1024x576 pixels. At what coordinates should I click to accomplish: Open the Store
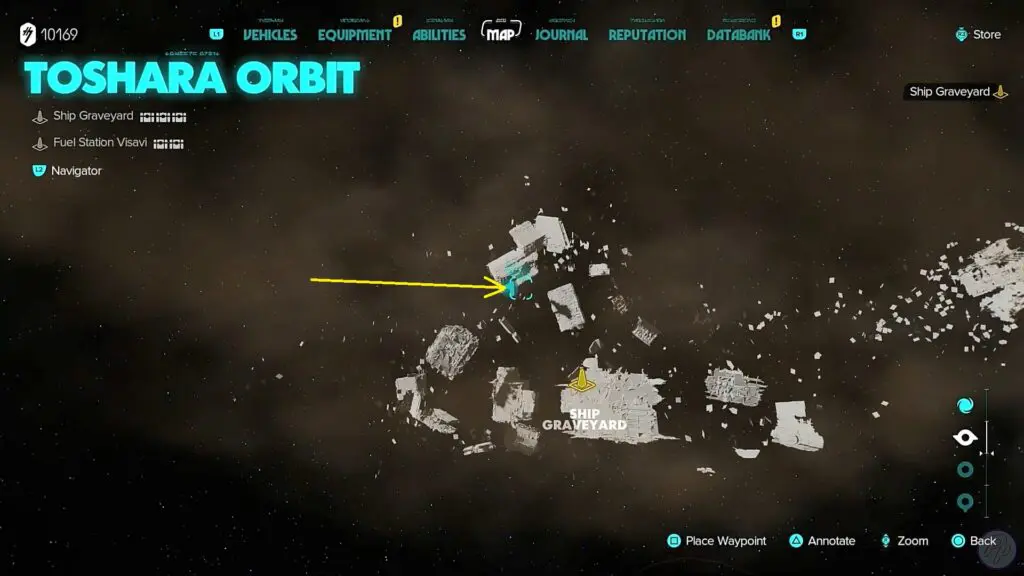[x=979, y=34]
